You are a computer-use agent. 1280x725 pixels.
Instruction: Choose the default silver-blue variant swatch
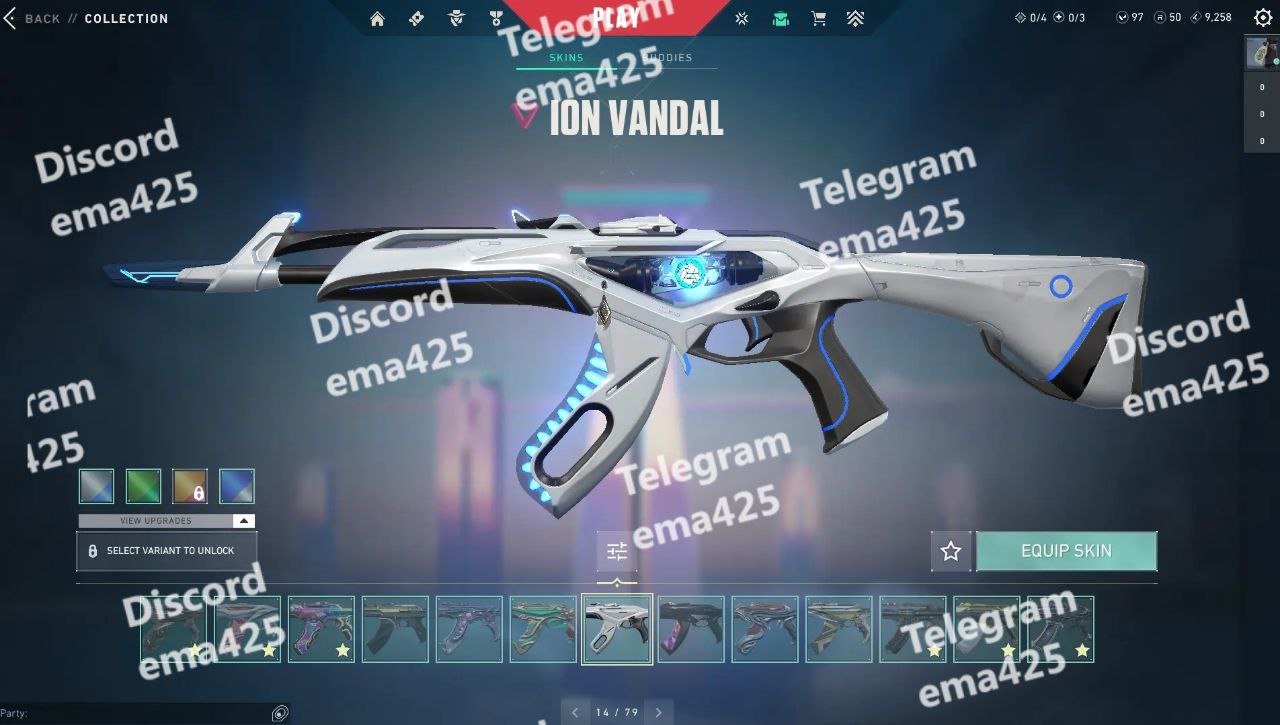tap(97, 486)
